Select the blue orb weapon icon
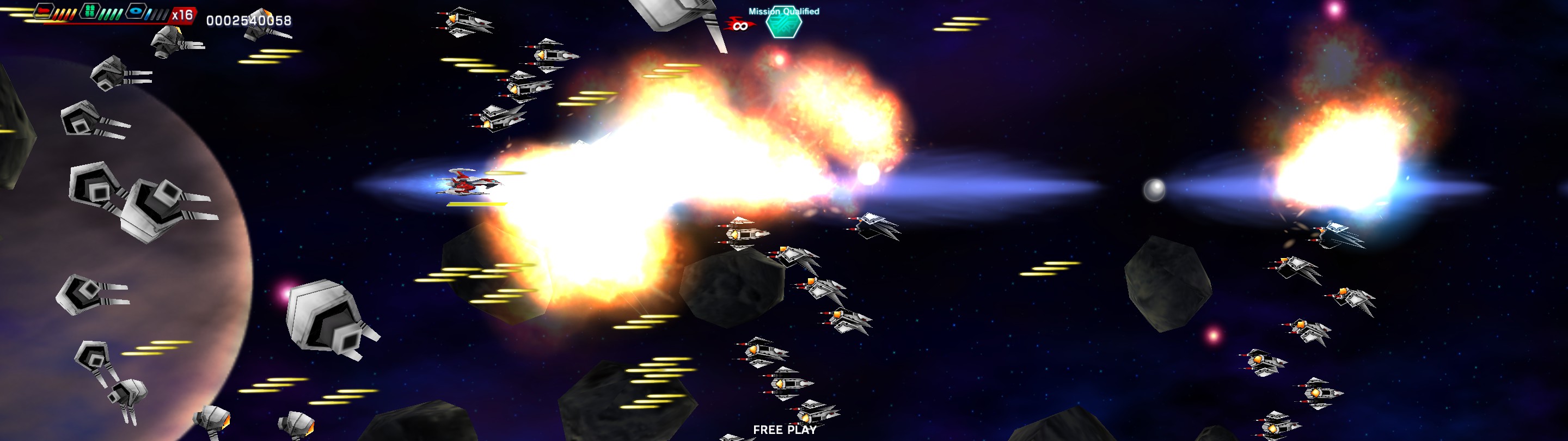 pyautogui.click(x=136, y=11)
